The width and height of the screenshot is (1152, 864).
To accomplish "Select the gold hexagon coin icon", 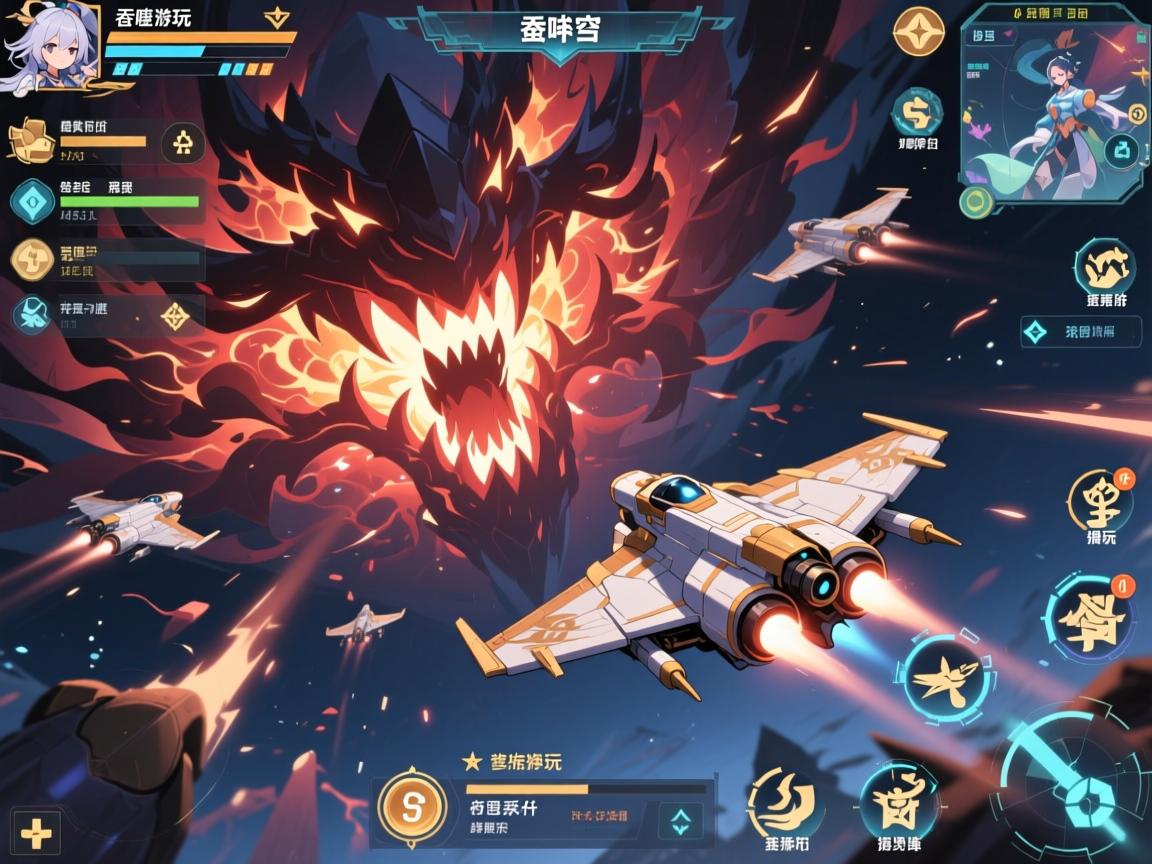I will point(32,258).
